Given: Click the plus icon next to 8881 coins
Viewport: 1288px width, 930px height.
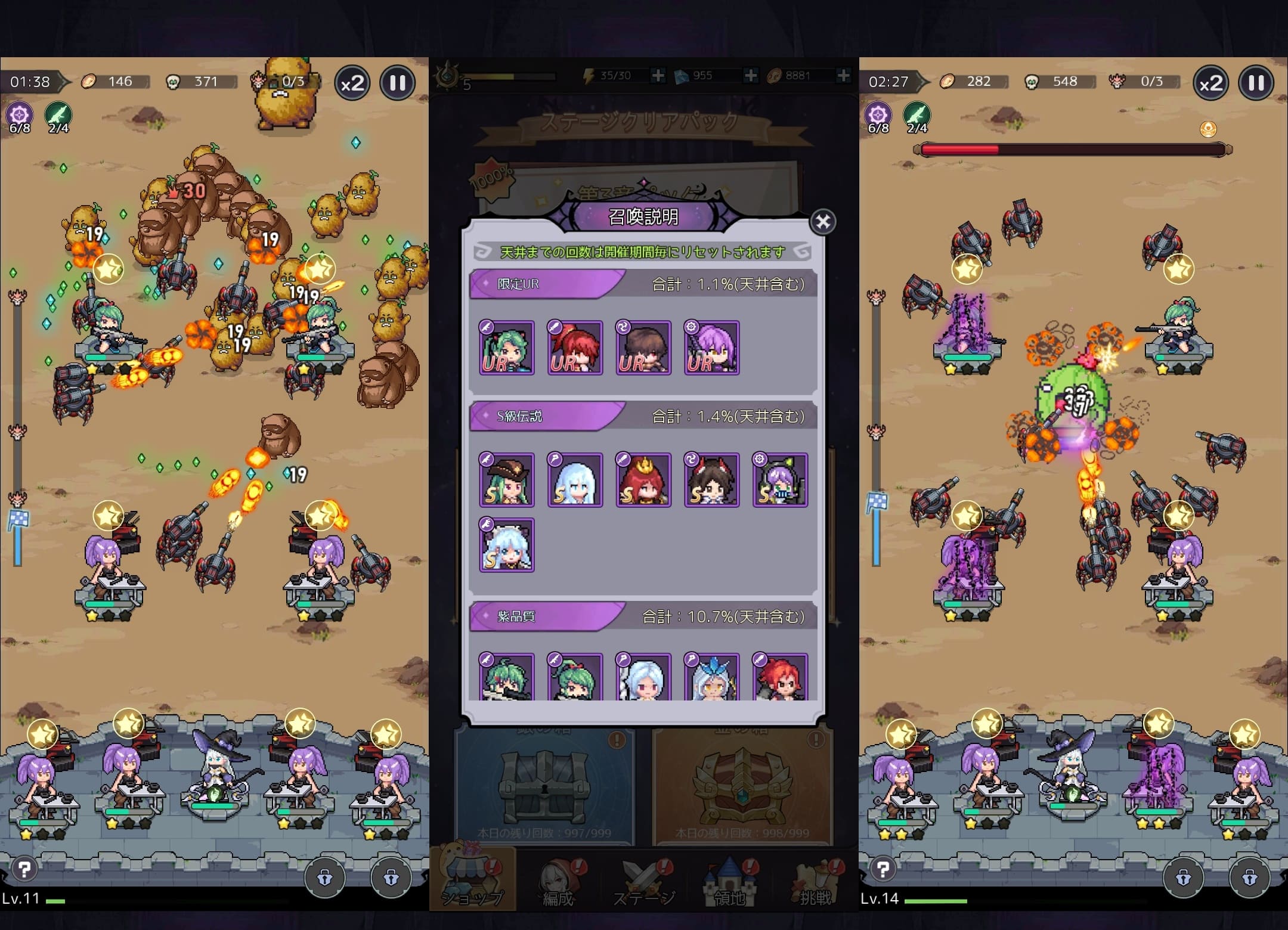Looking at the screenshot, I should pyautogui.click(x=843, y=76).
